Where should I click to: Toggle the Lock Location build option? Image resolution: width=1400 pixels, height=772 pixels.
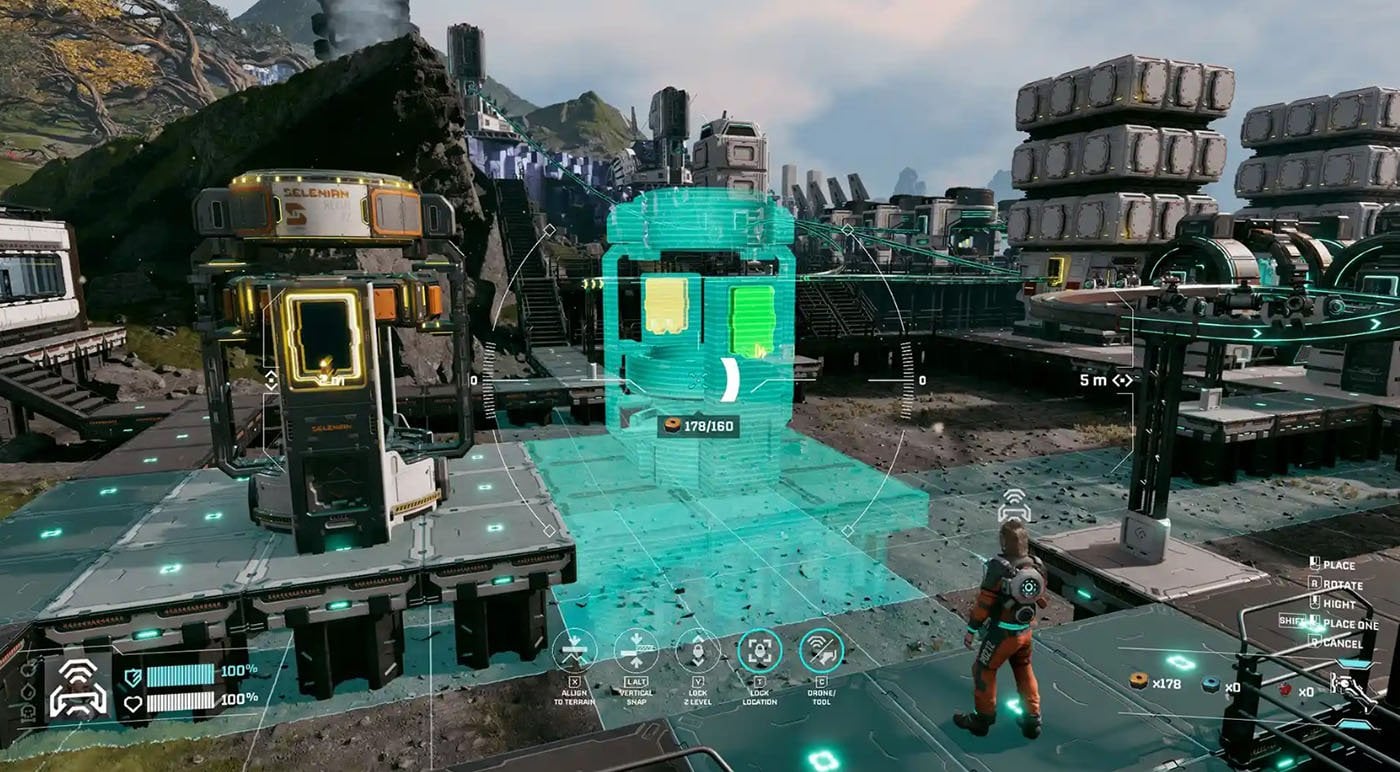[760, 650]
